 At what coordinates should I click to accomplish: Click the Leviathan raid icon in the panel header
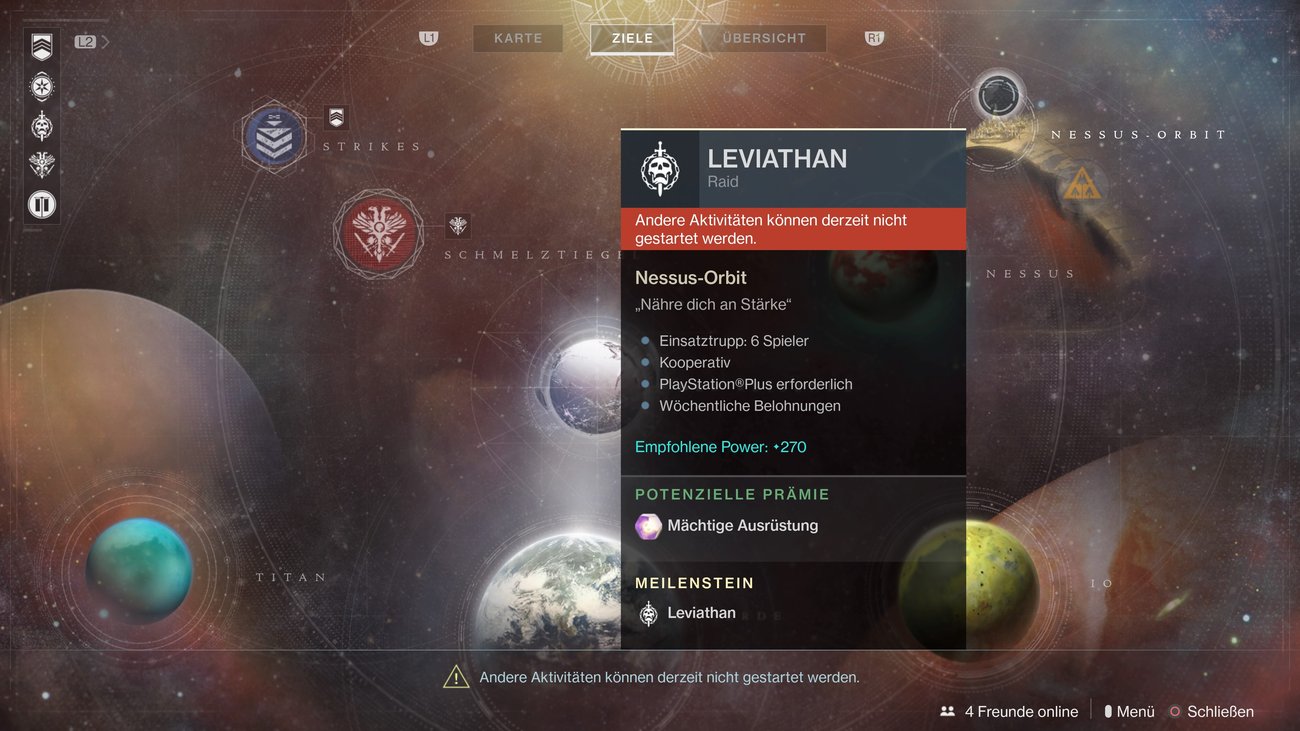[662, 168]
